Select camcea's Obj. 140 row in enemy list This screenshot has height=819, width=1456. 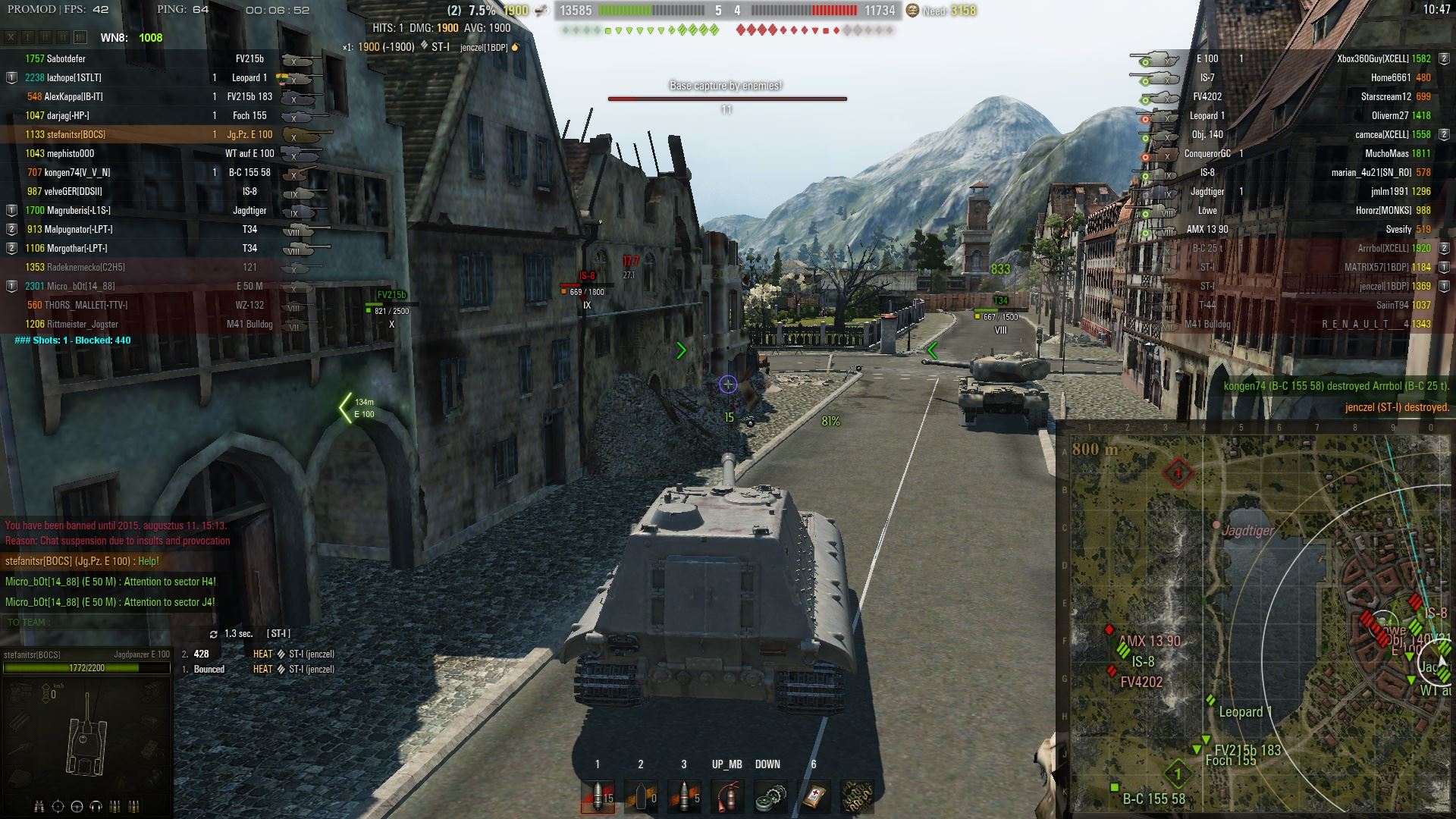tap(1289, 134)
